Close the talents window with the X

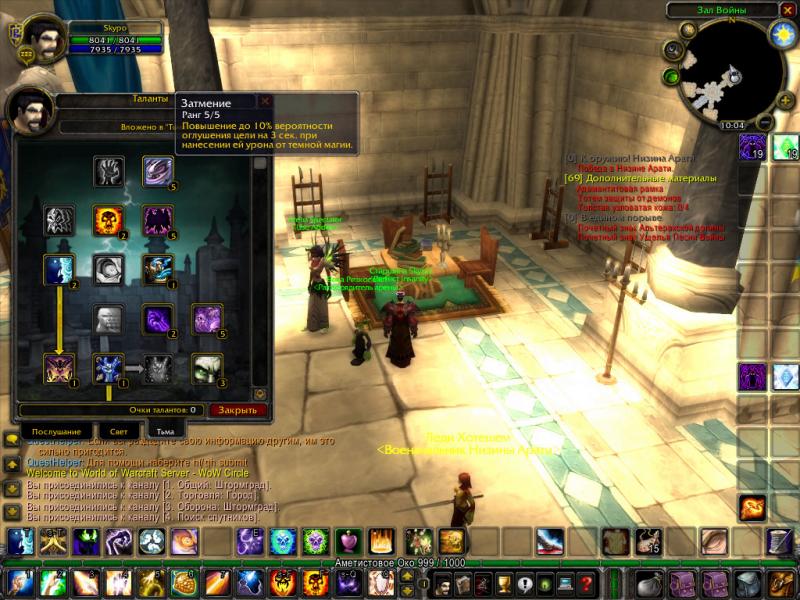coord(265,101)
